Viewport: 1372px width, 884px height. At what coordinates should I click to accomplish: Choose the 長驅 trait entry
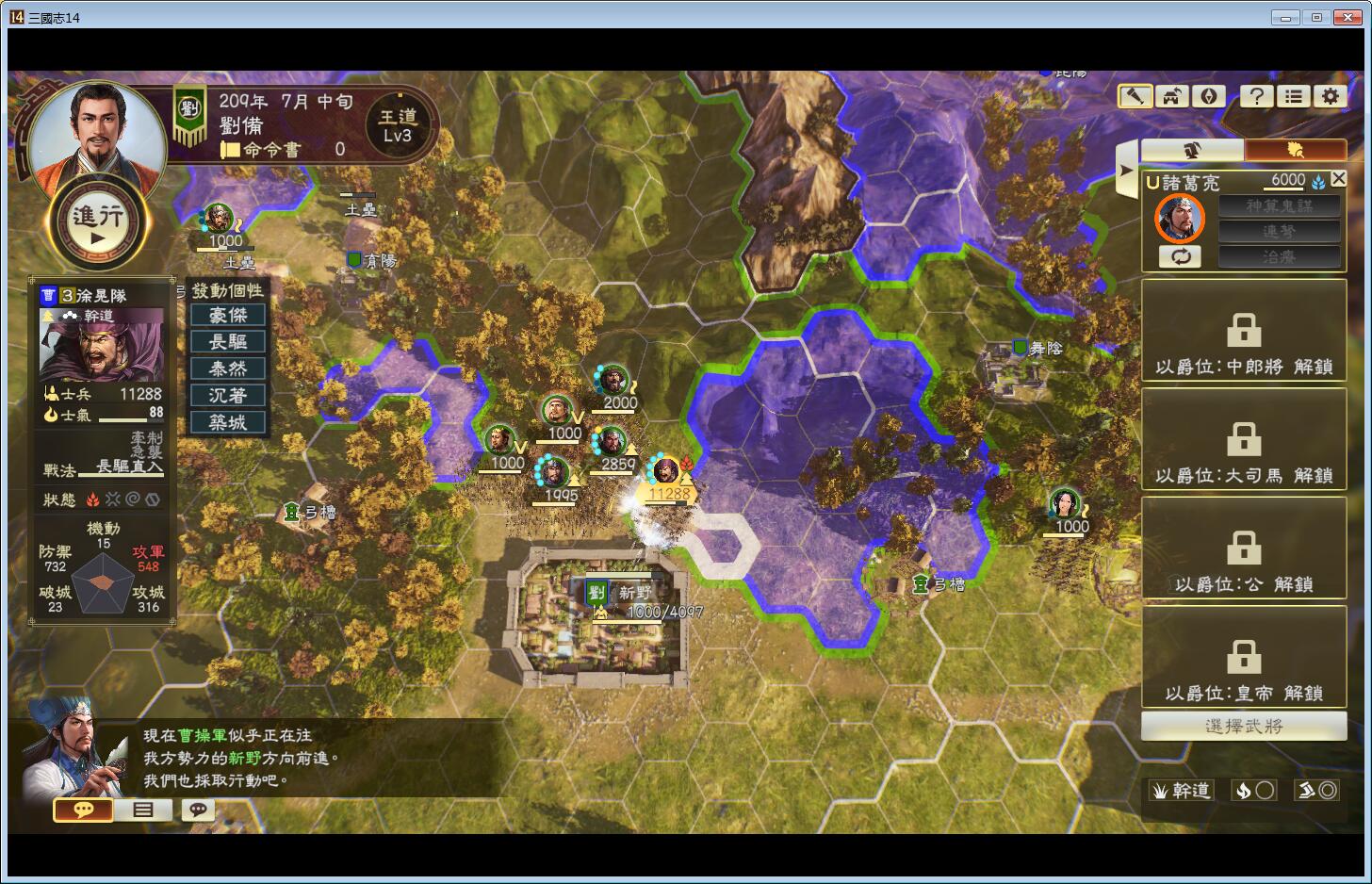(228, 342)
